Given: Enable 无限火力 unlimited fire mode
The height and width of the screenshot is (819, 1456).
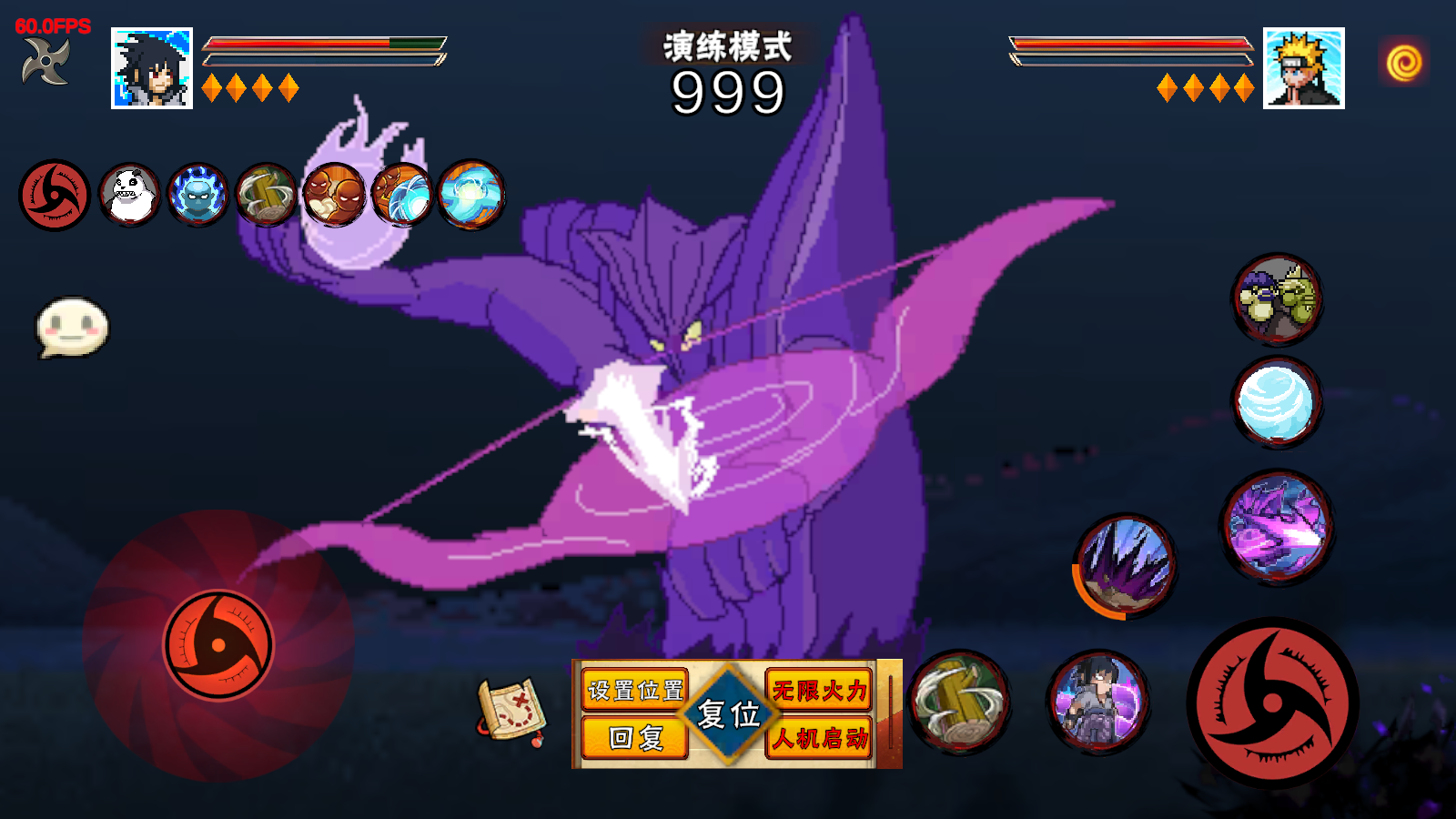Looking at the screenshot, I should [x=820, y=691].
